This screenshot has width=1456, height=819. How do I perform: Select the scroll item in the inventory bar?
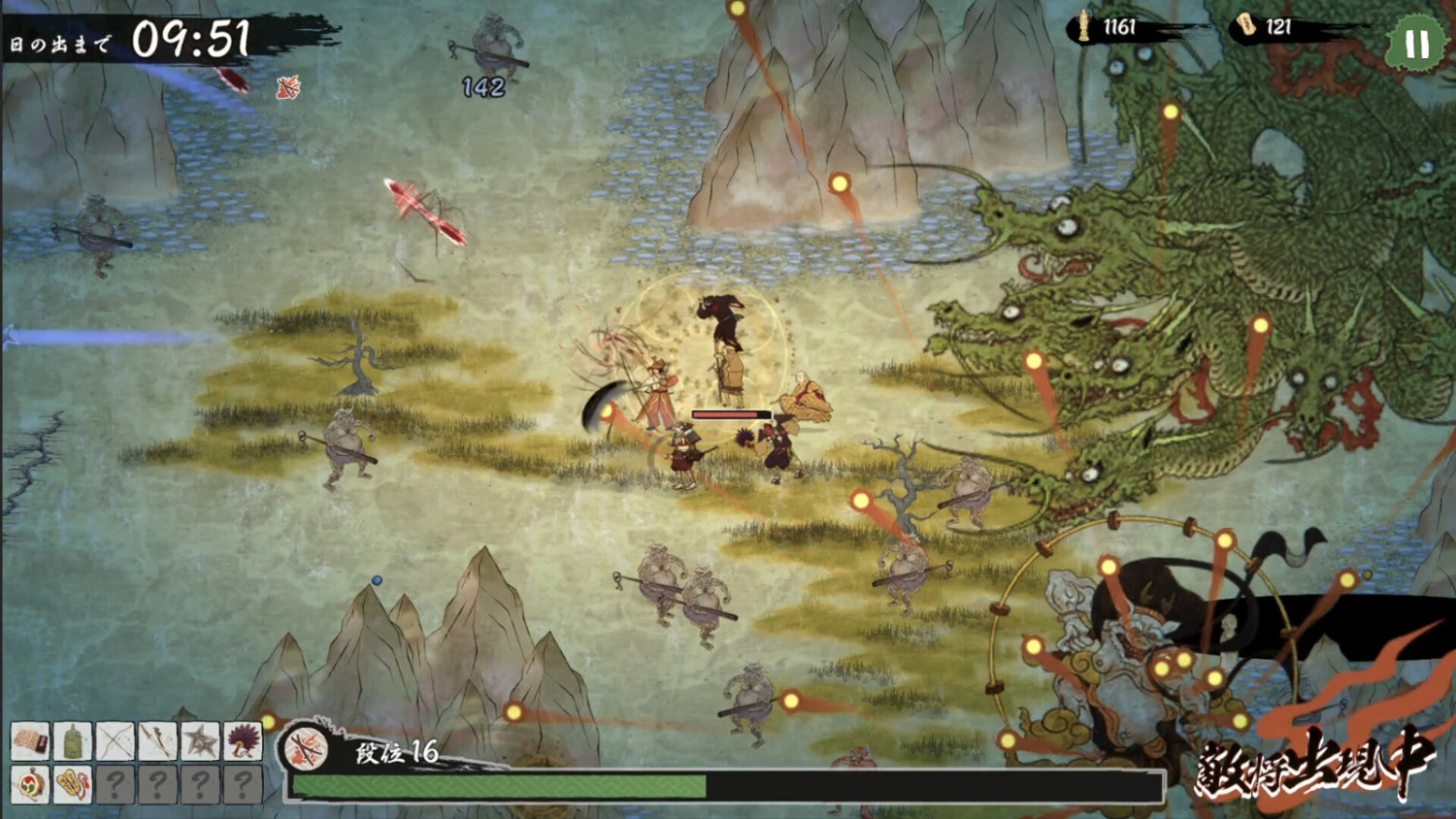[29, 739]
